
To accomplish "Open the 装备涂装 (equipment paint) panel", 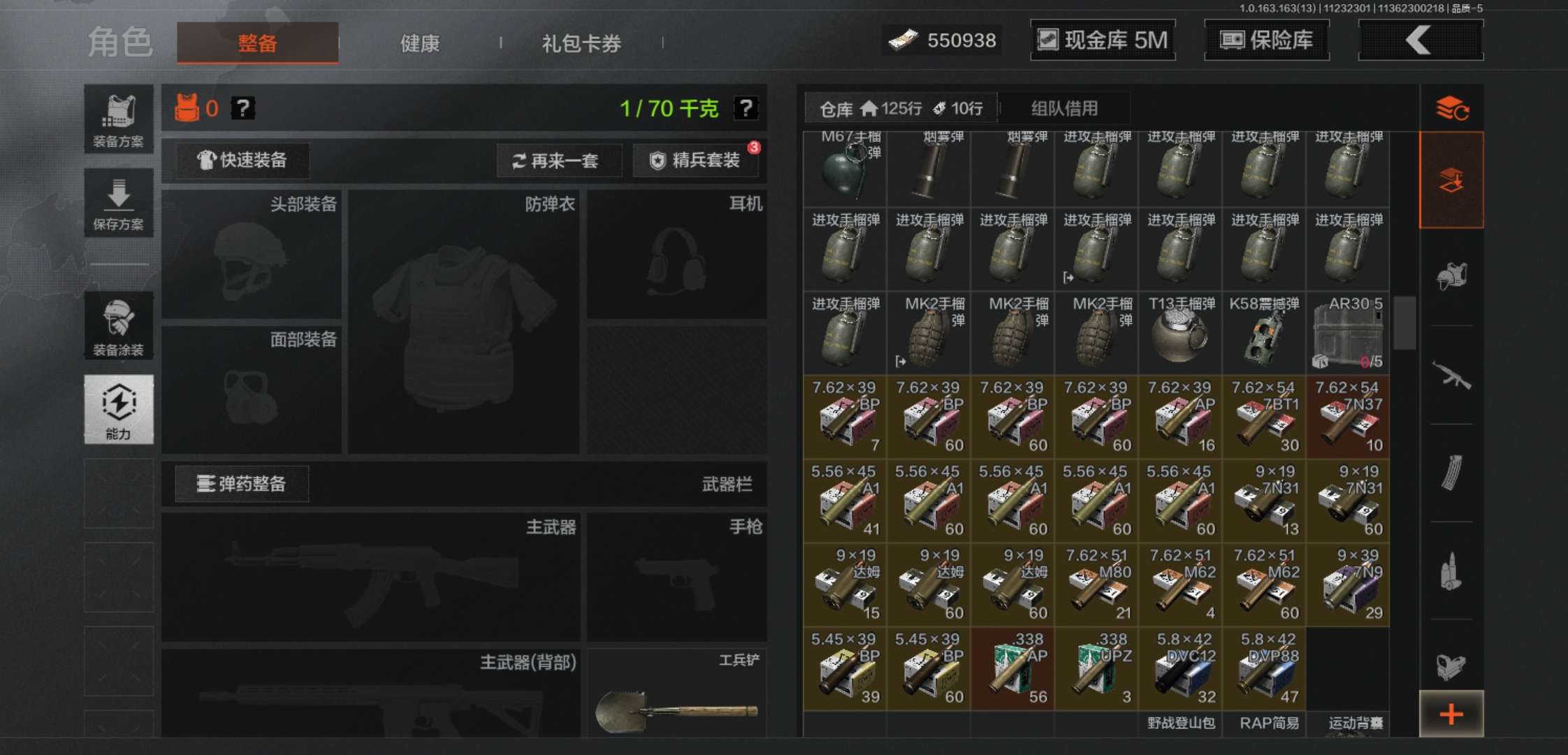I will [x=119, y=325].
